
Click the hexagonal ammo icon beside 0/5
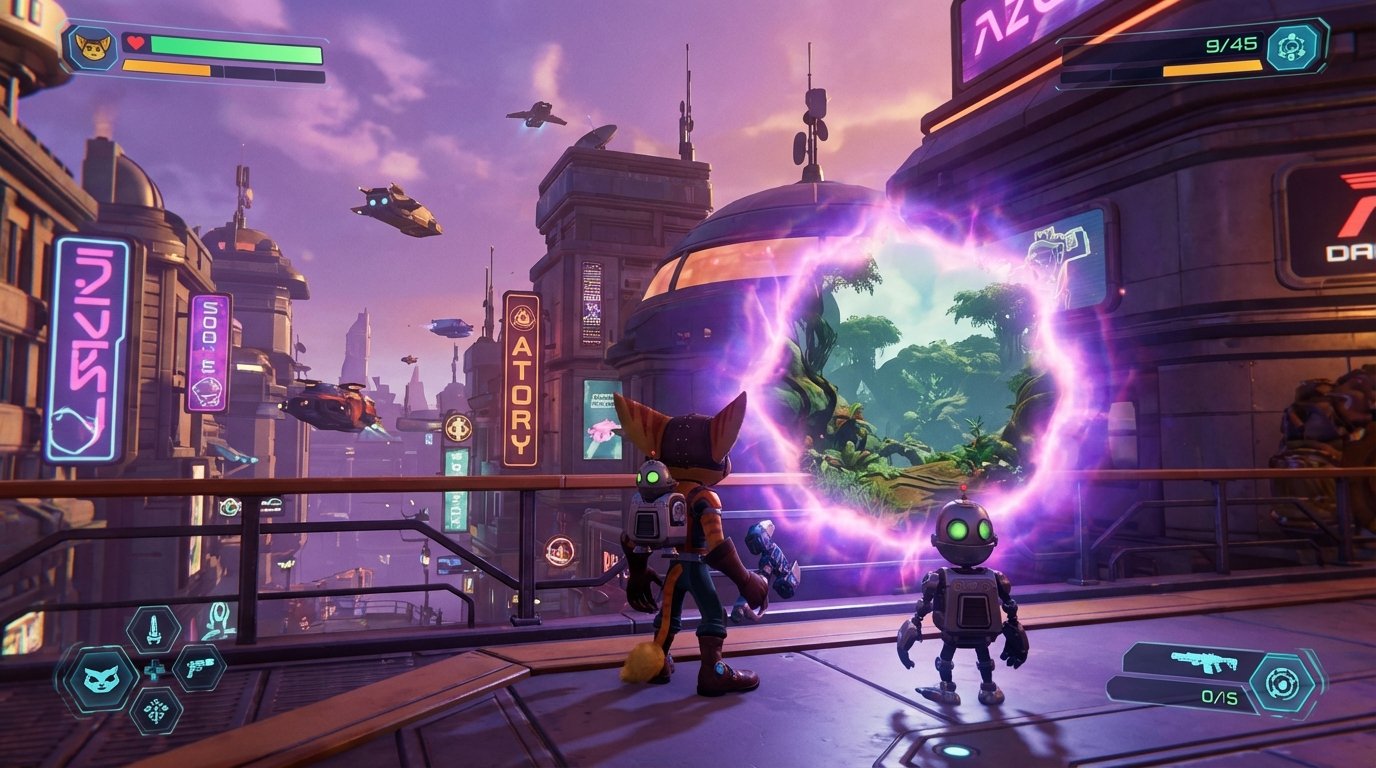click(1281, 680)
